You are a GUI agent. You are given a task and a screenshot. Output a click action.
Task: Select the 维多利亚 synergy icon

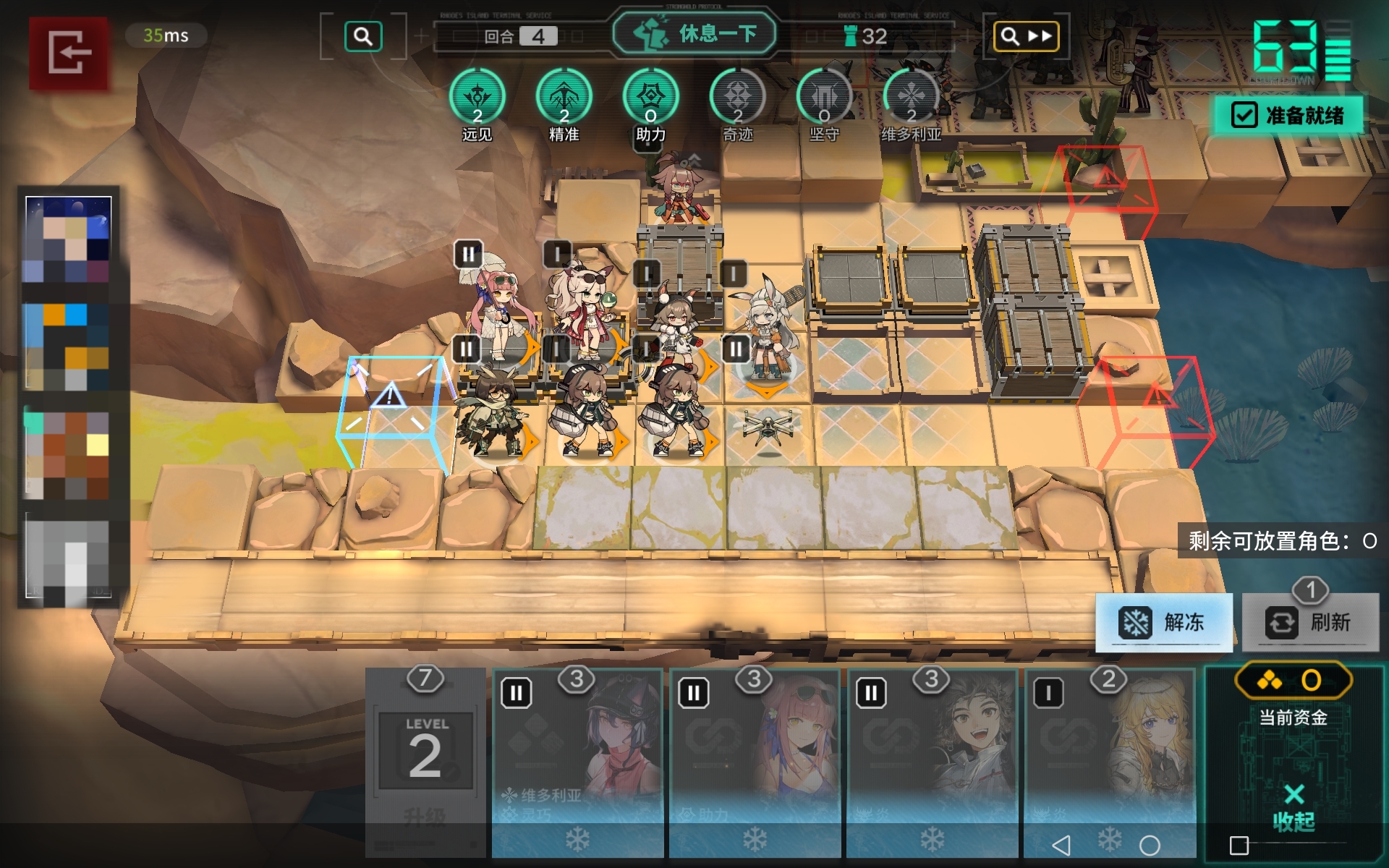[911, 98]
